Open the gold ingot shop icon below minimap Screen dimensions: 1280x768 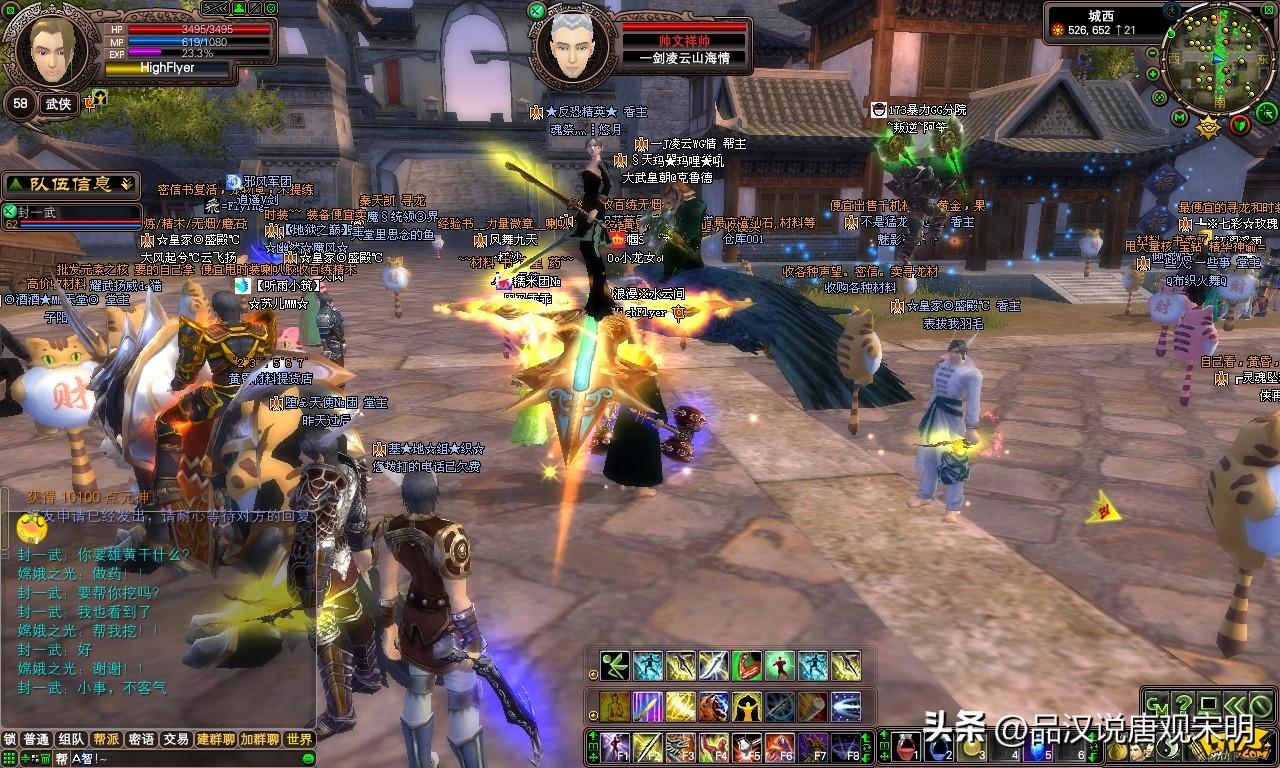(x=1209, y=126)
